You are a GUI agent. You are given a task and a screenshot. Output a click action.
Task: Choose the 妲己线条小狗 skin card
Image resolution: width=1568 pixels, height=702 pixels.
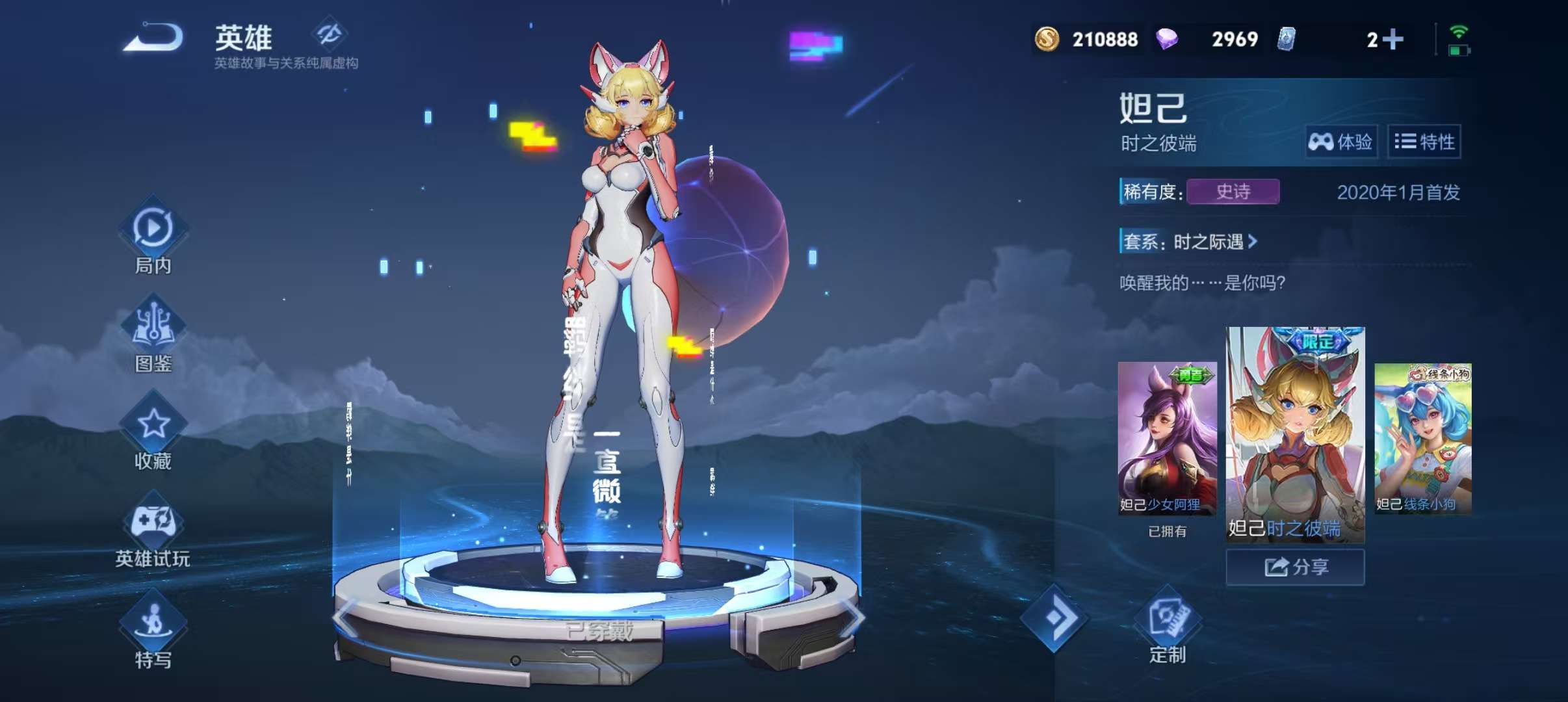[x=1422, y=439]
